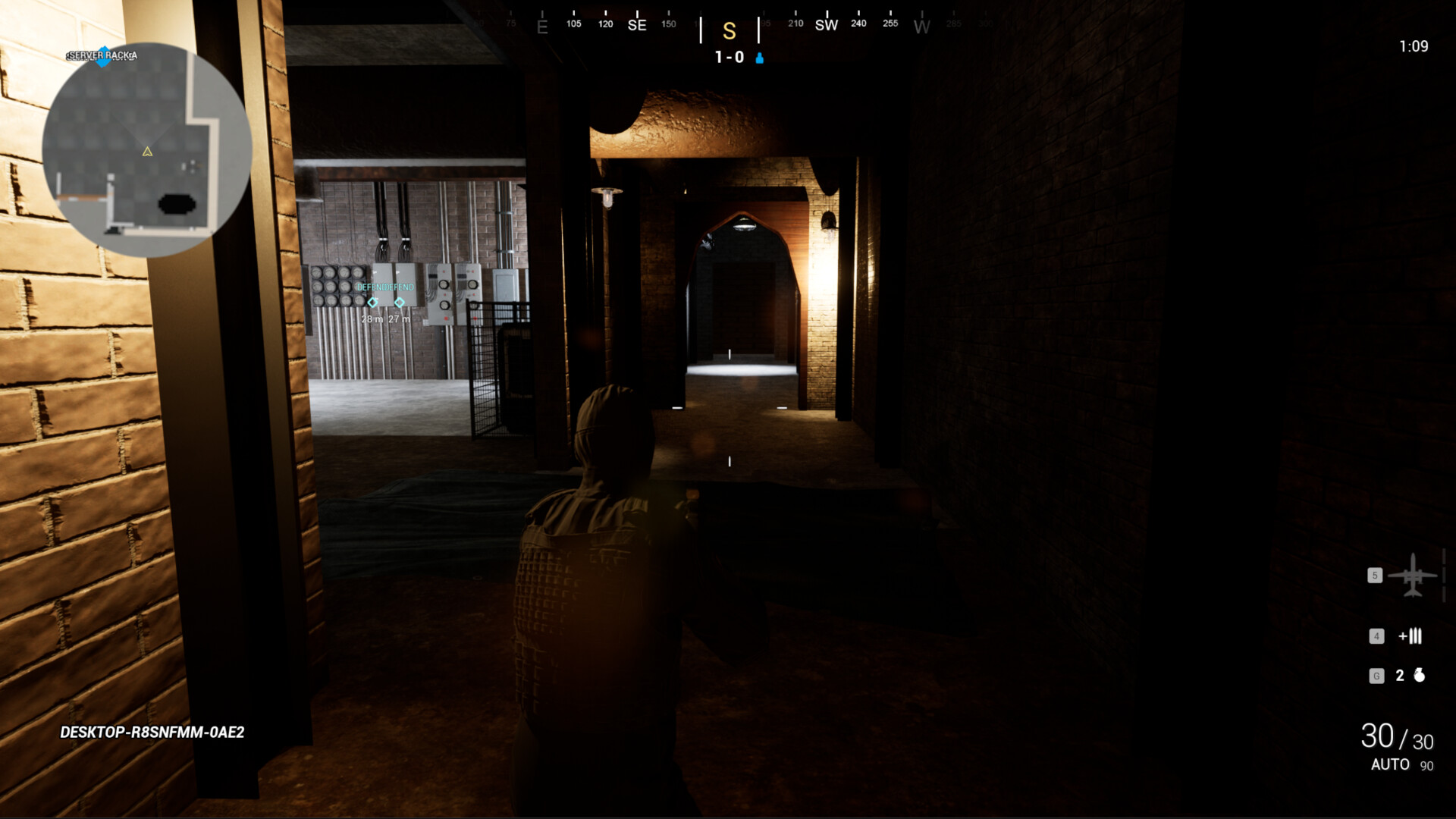Click the ammo resupply icon beside hotkey 4
Image resolution: width=1456 pixels, height=819 pixels.
[1411, 636]
